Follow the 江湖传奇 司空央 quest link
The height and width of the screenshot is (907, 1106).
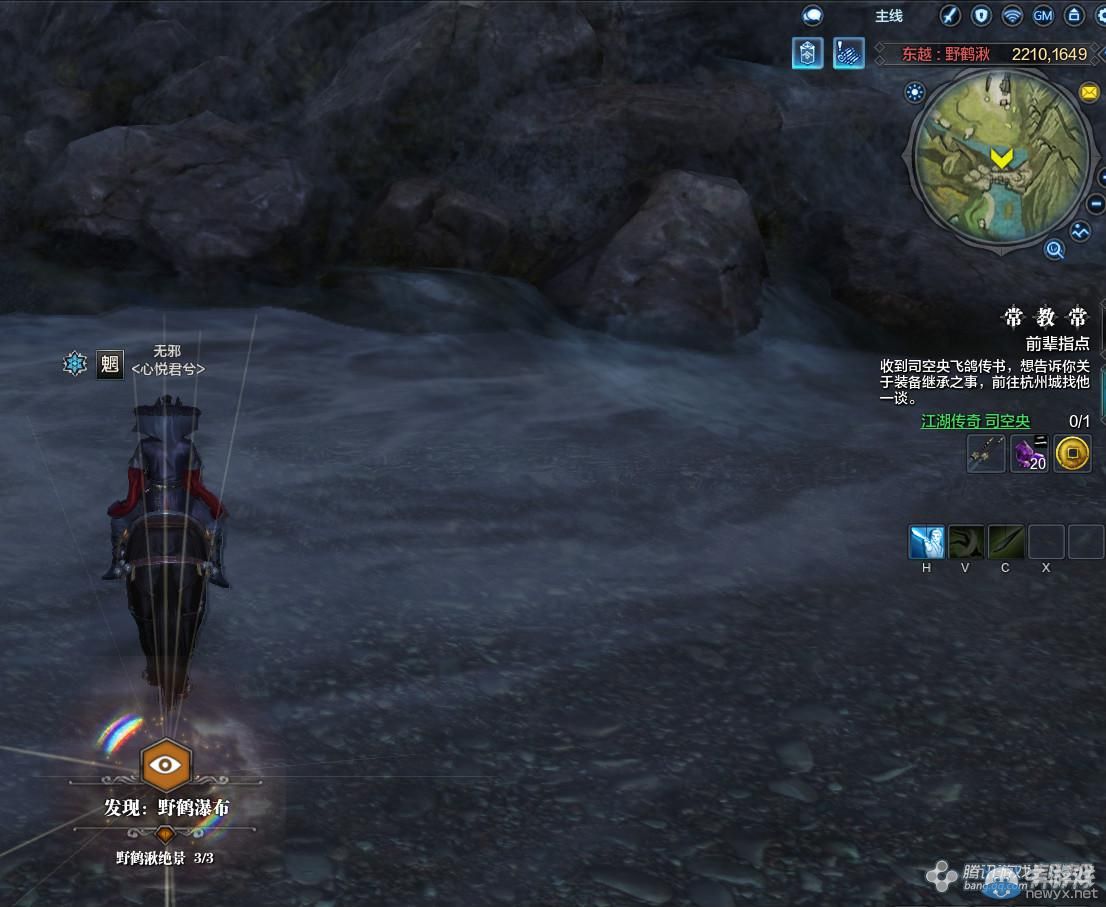tap(975, 422)
